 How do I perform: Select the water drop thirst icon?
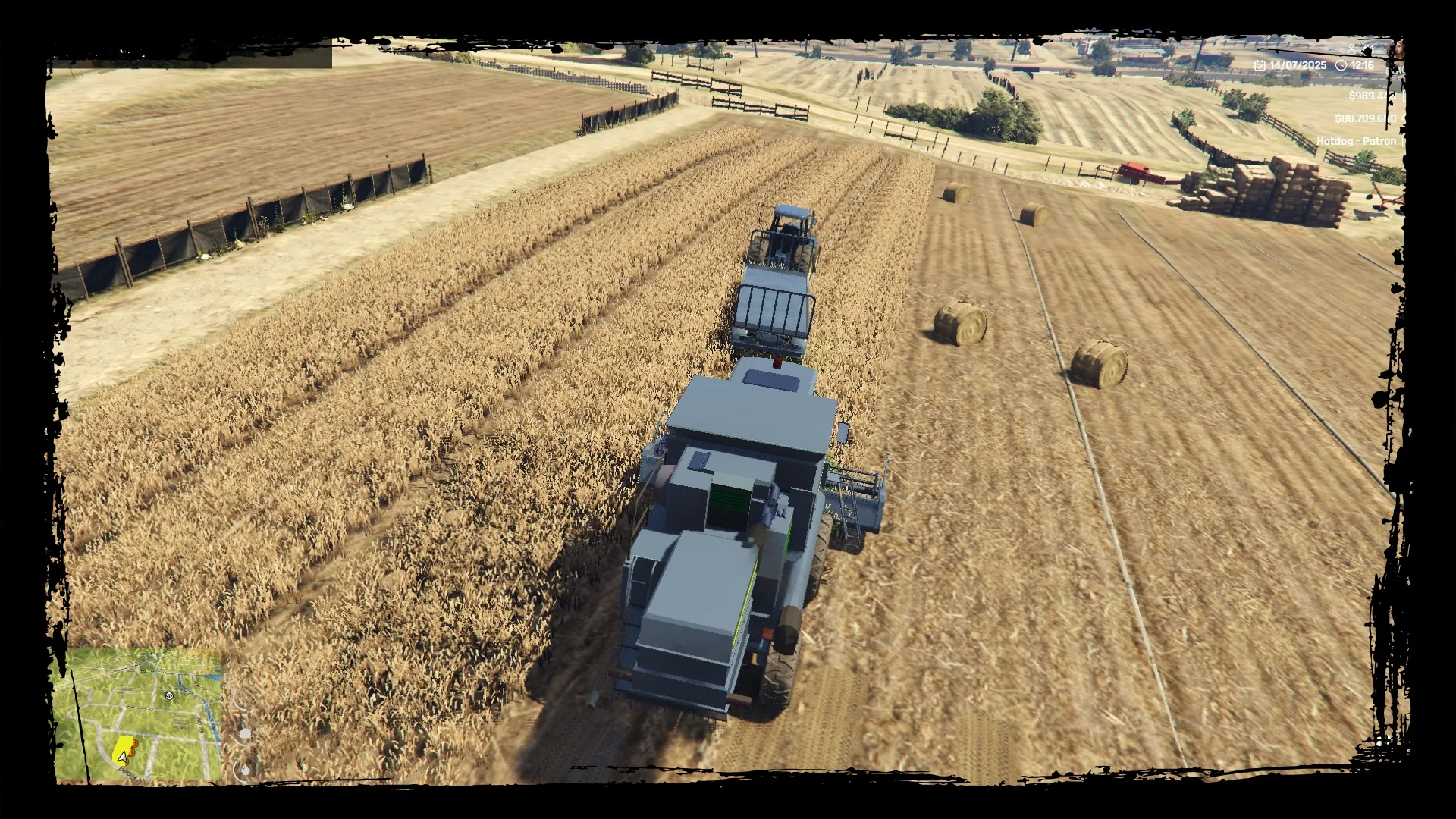[244, 770]
